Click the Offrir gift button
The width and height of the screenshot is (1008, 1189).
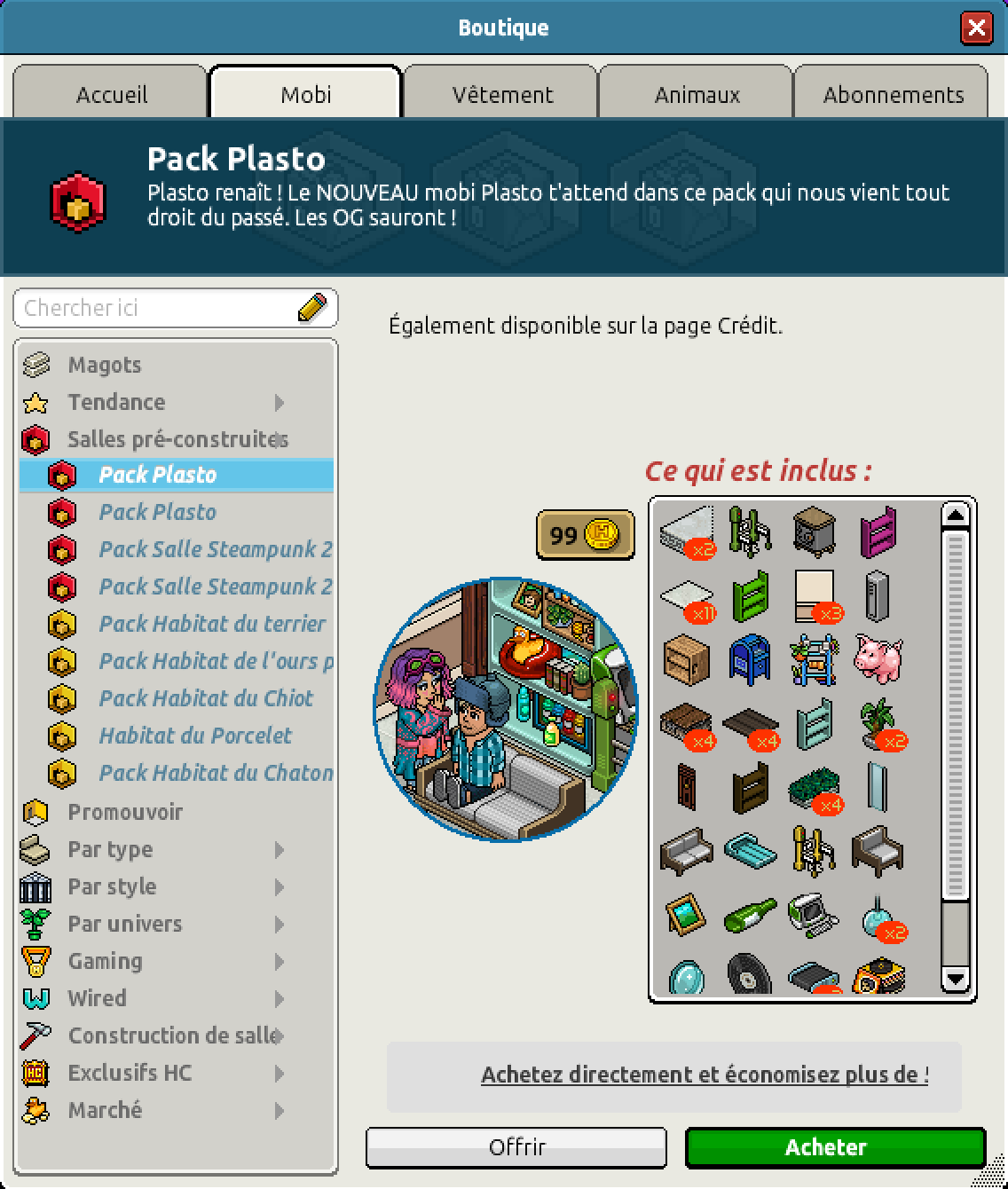516,1147
